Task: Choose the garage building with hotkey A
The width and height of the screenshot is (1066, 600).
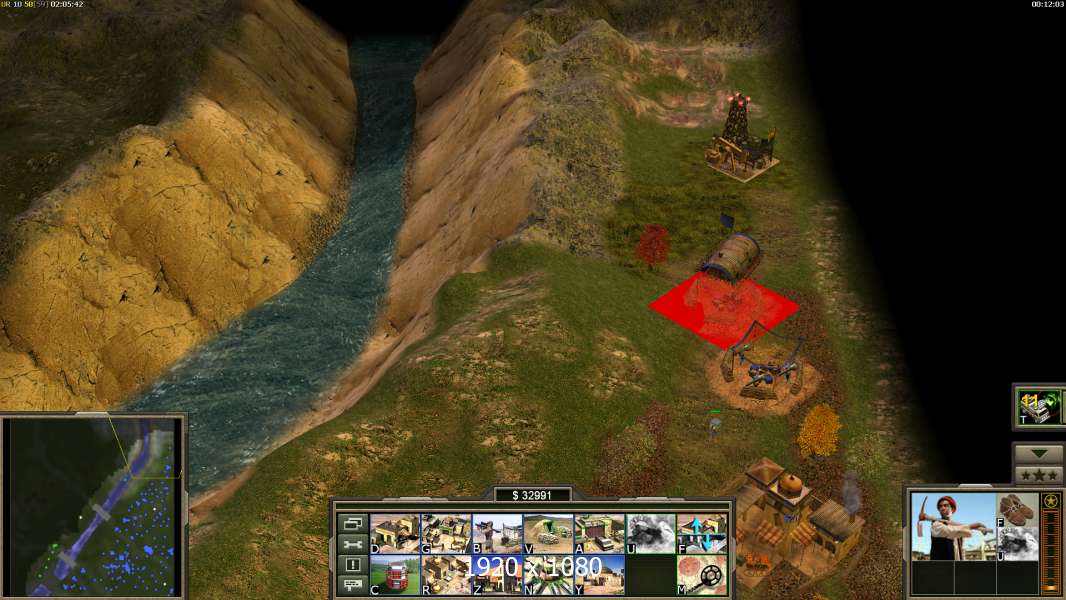Action: coord(599,534)
